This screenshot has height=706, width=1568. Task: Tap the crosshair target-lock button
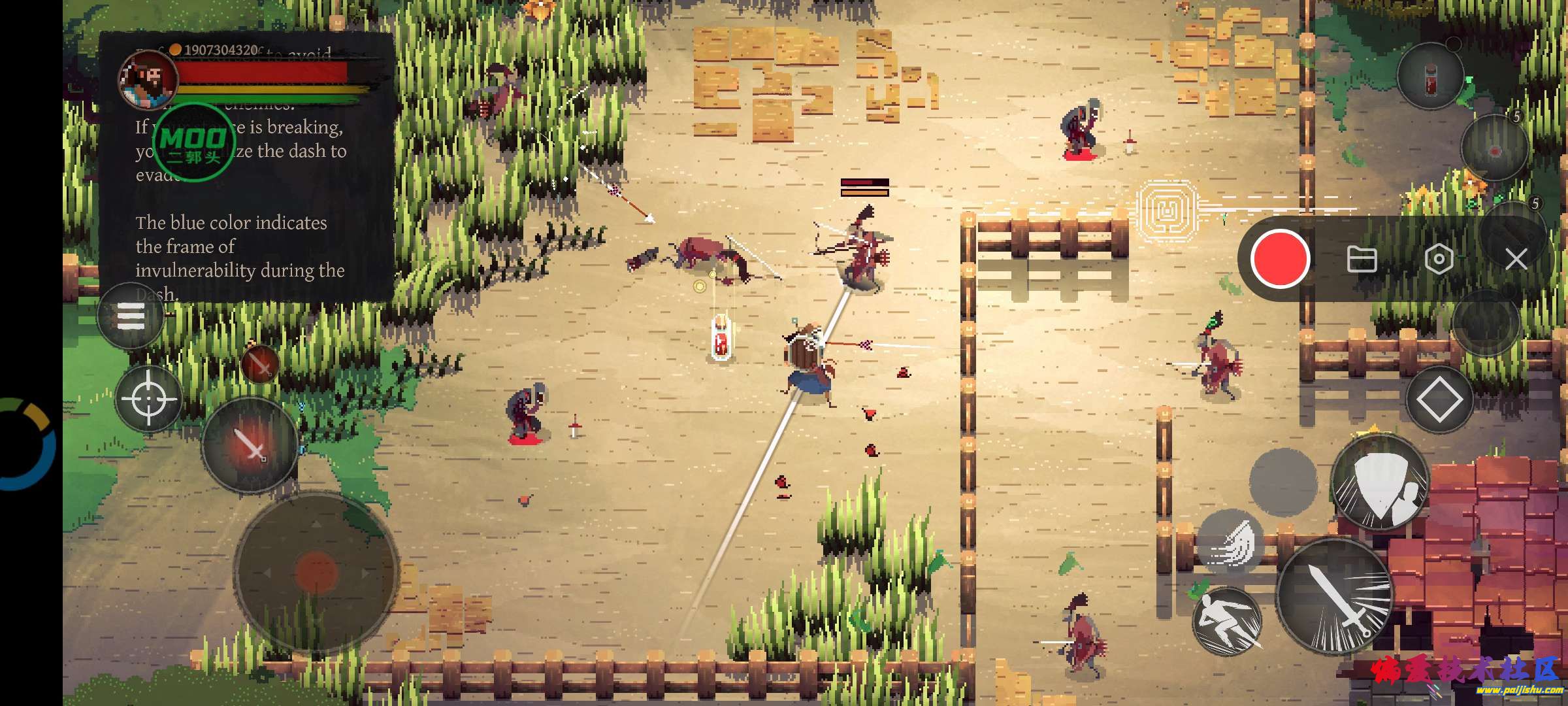(x=148, y=398)
